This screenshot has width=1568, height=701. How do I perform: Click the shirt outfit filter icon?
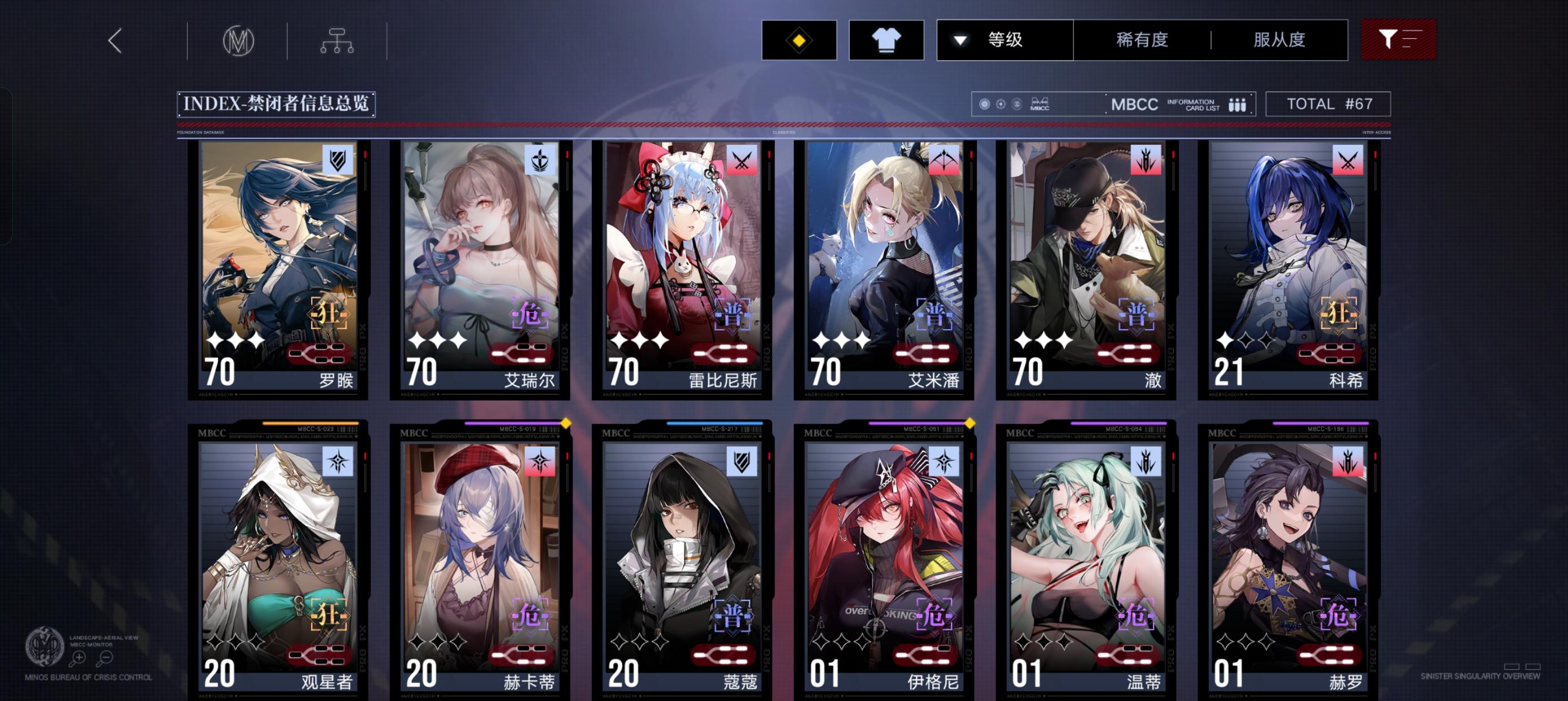pyautogui.click(x=886, y=40)
